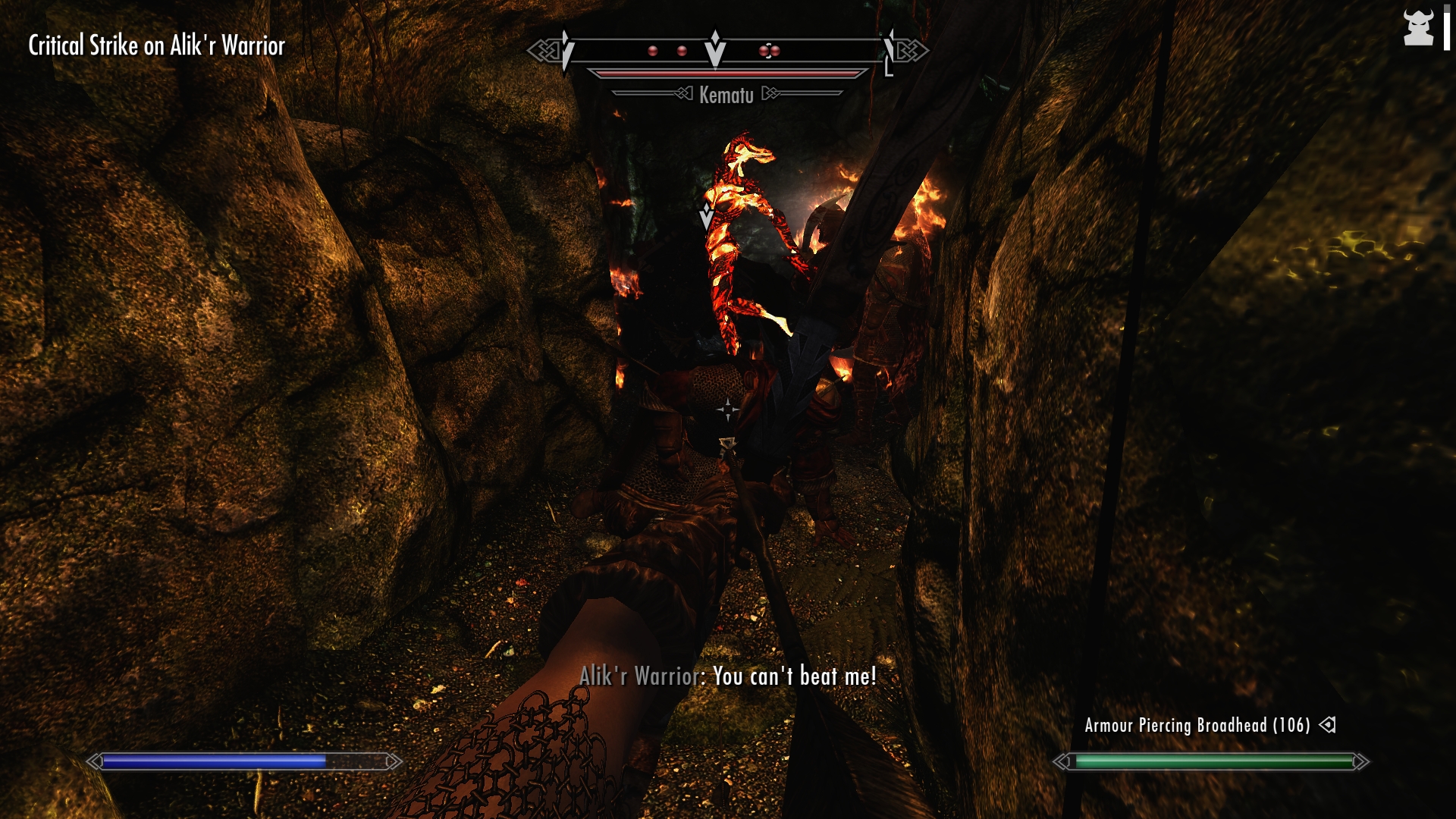Select the compass bar
Image resolution: width=1456 pixels, height=819 pixels.
726,51
